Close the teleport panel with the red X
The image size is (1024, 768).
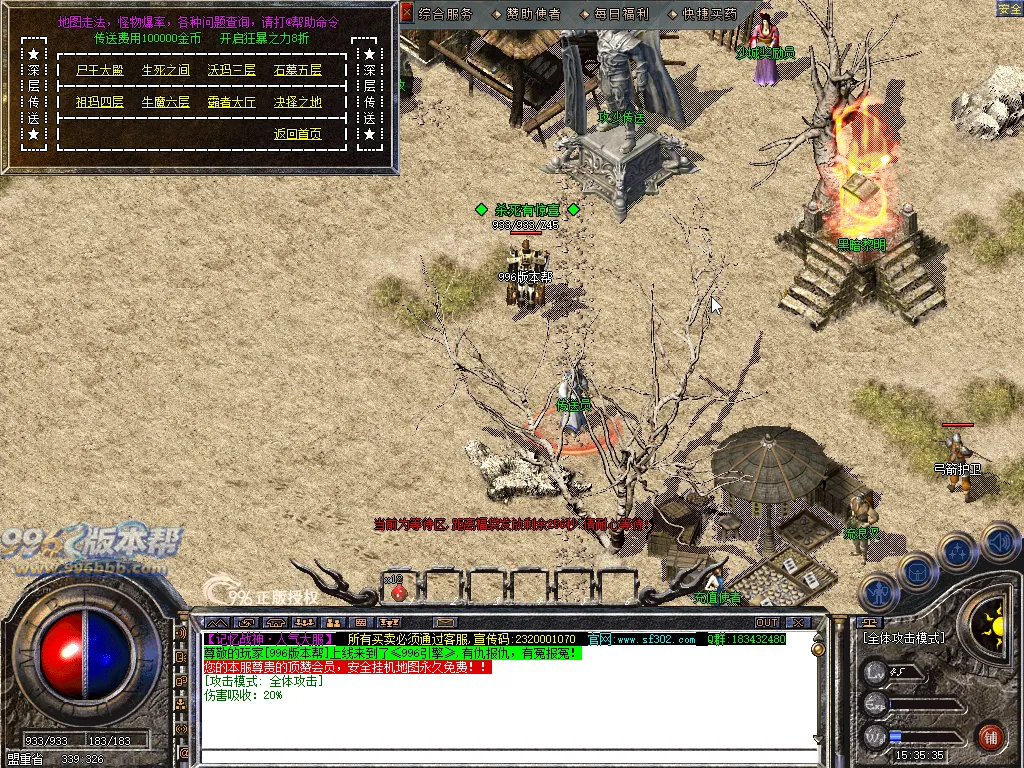click(406, 13)
